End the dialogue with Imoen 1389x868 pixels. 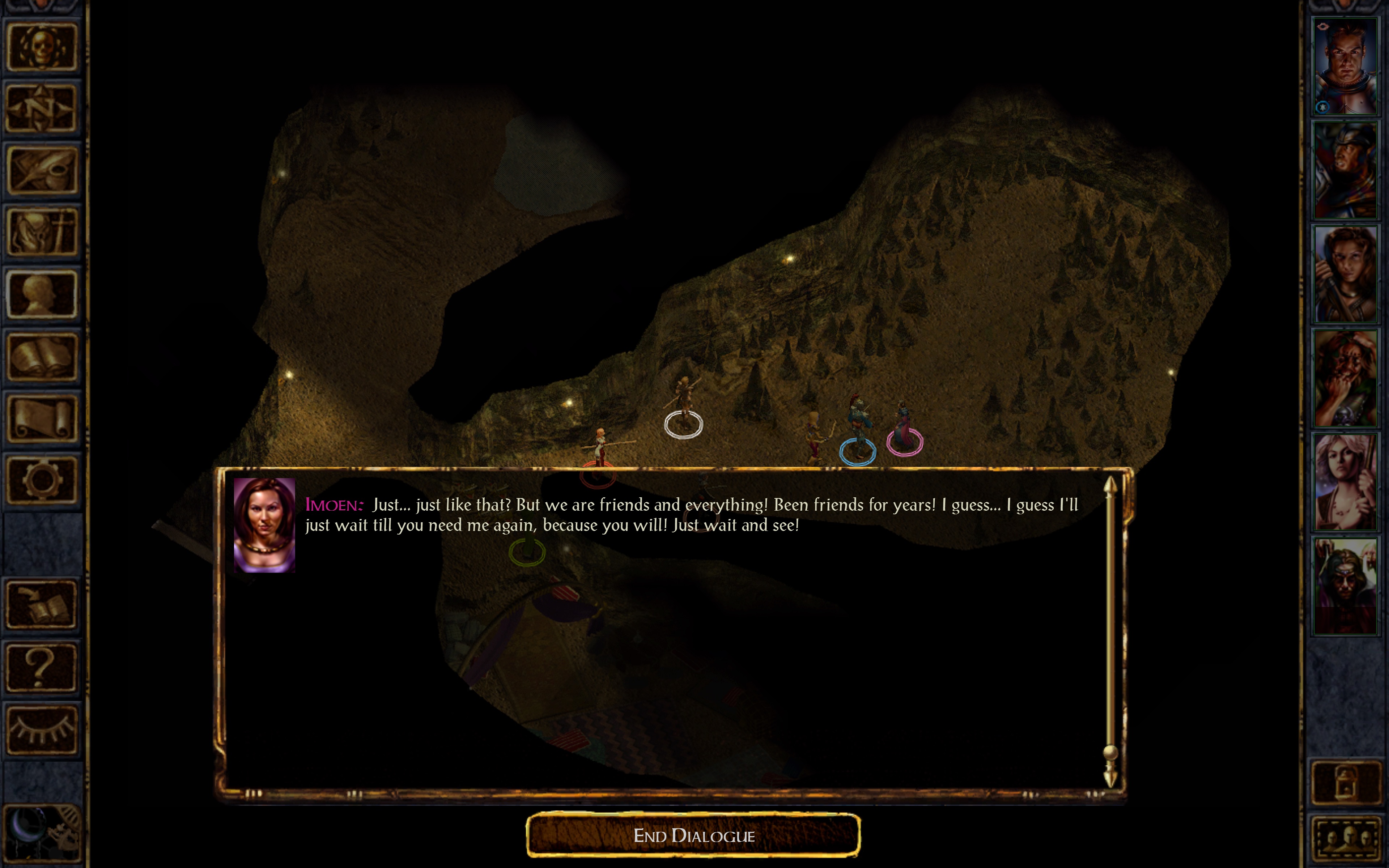[693, 835]
